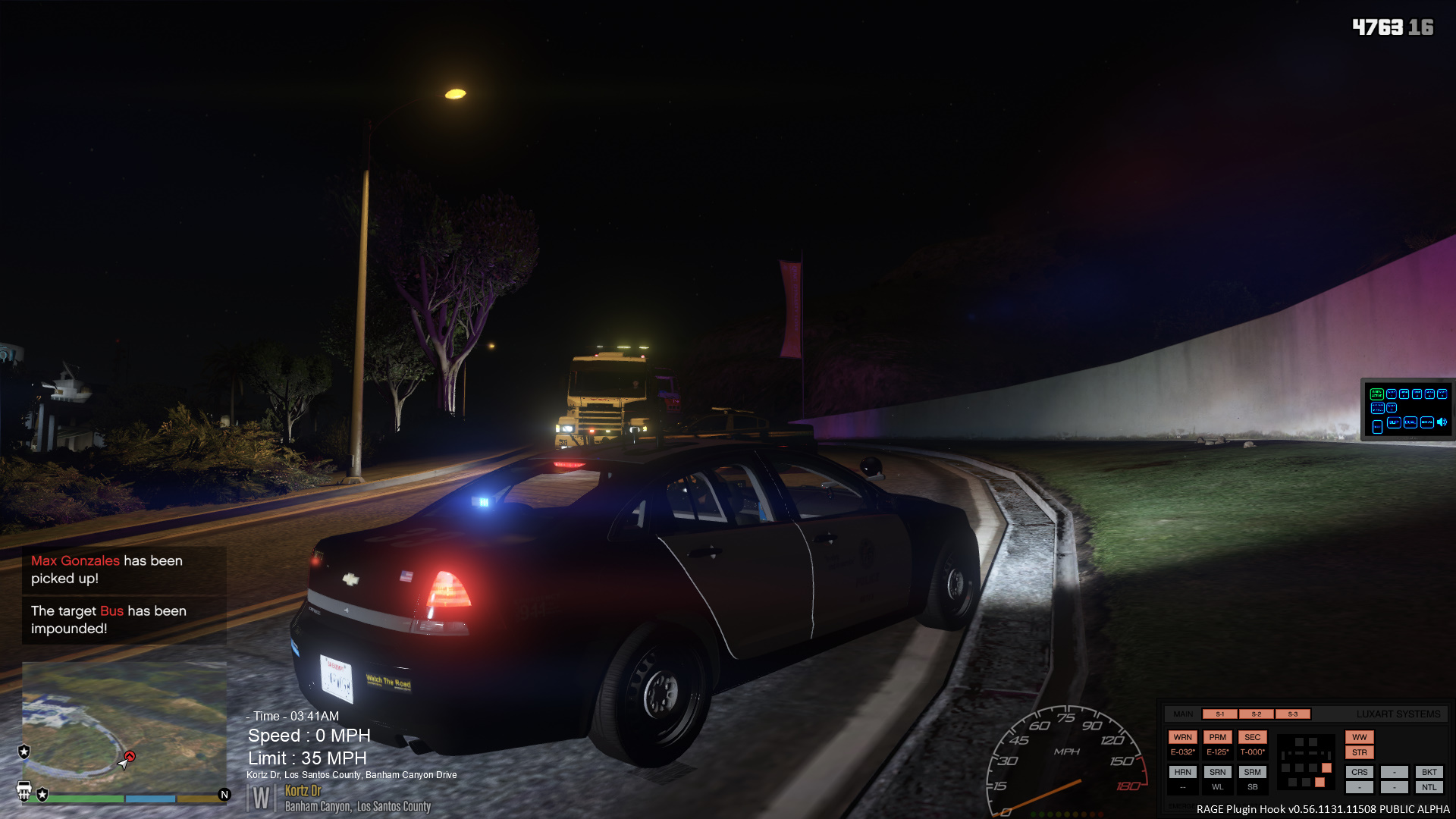Toggle the STR button on Luxart panel
Screen dimensions: 1456x819
click(x=1359, y=752)
